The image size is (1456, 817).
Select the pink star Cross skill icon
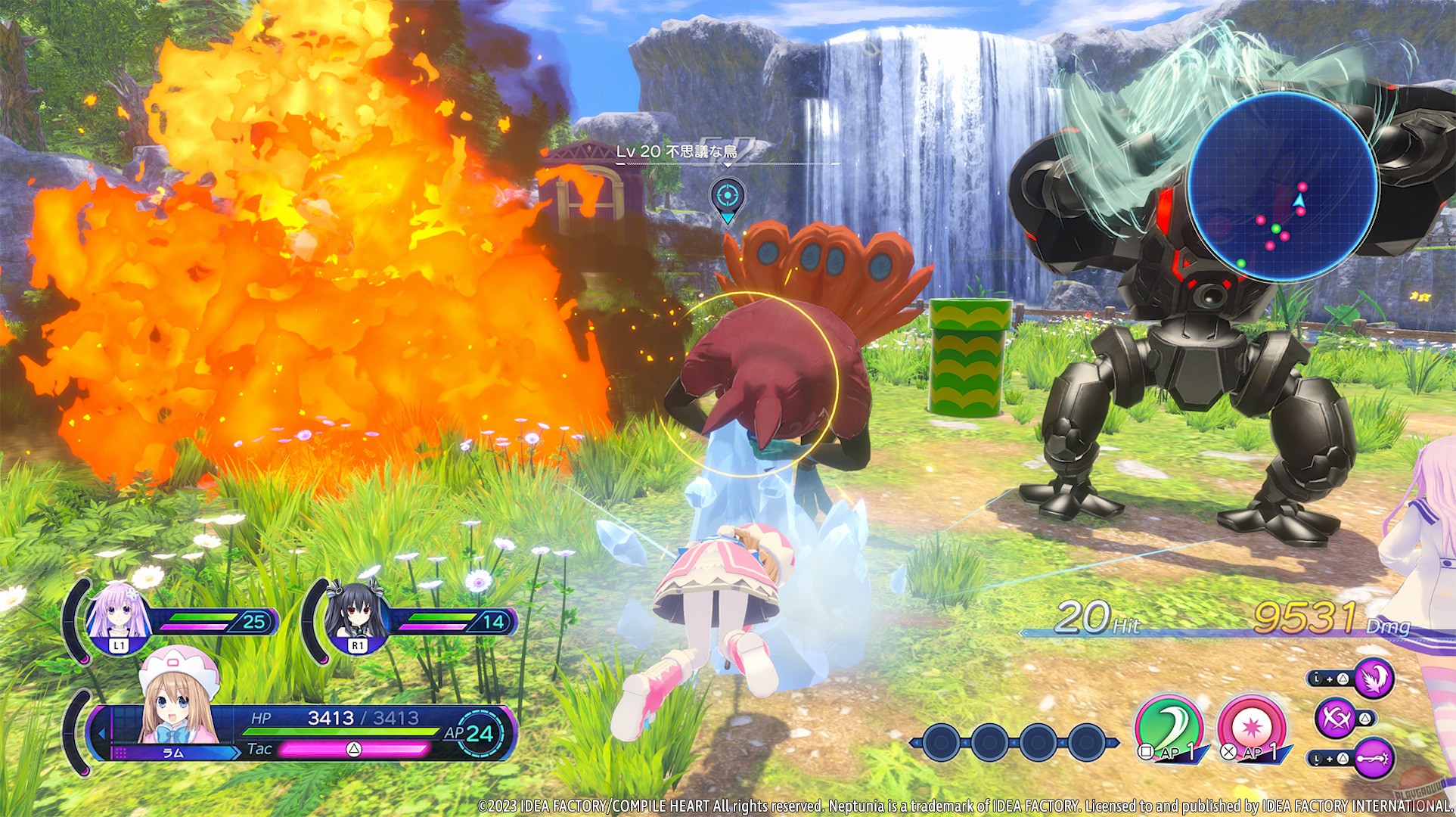1252,725
